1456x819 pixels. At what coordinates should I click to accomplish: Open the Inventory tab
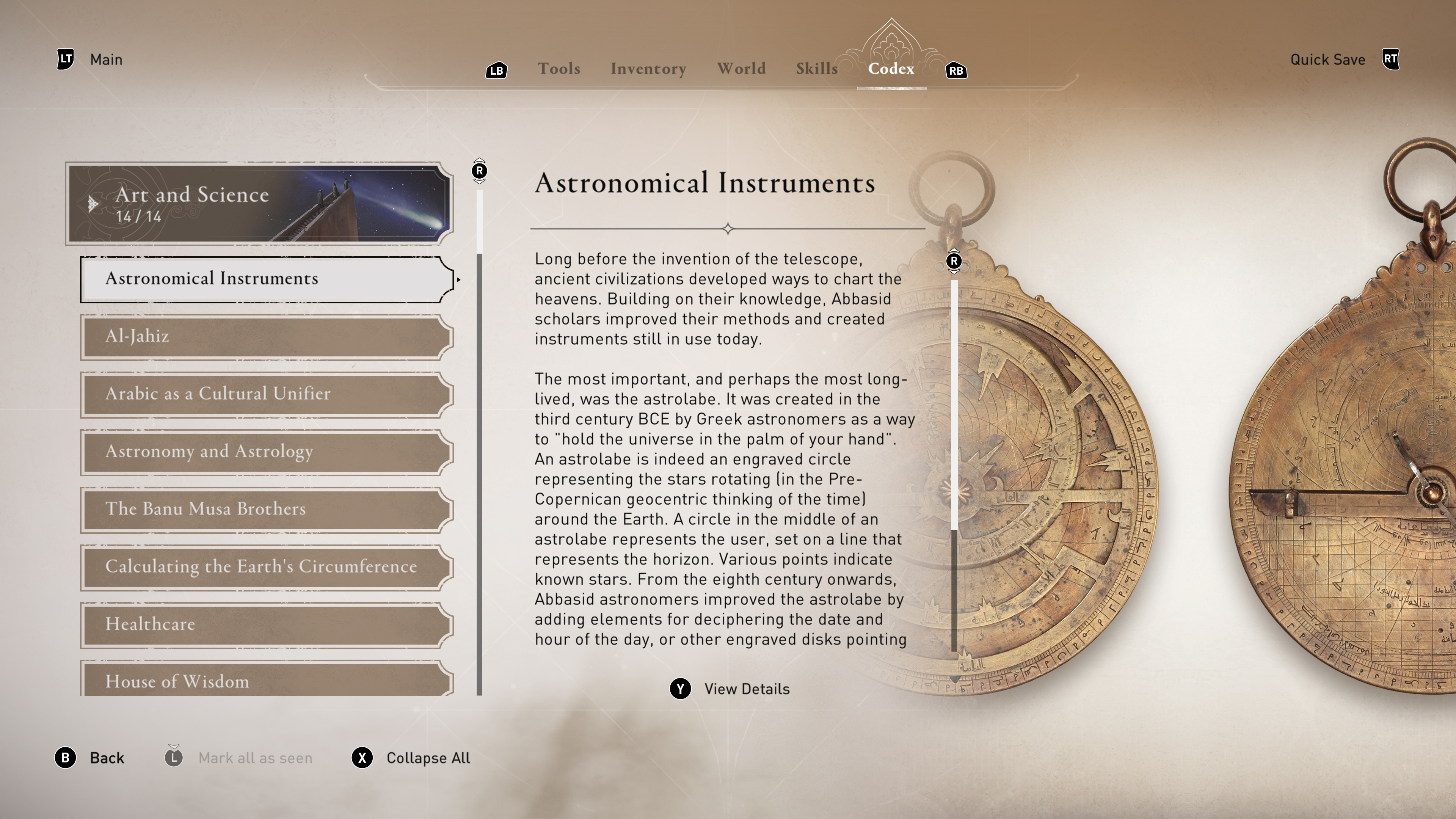648,69
